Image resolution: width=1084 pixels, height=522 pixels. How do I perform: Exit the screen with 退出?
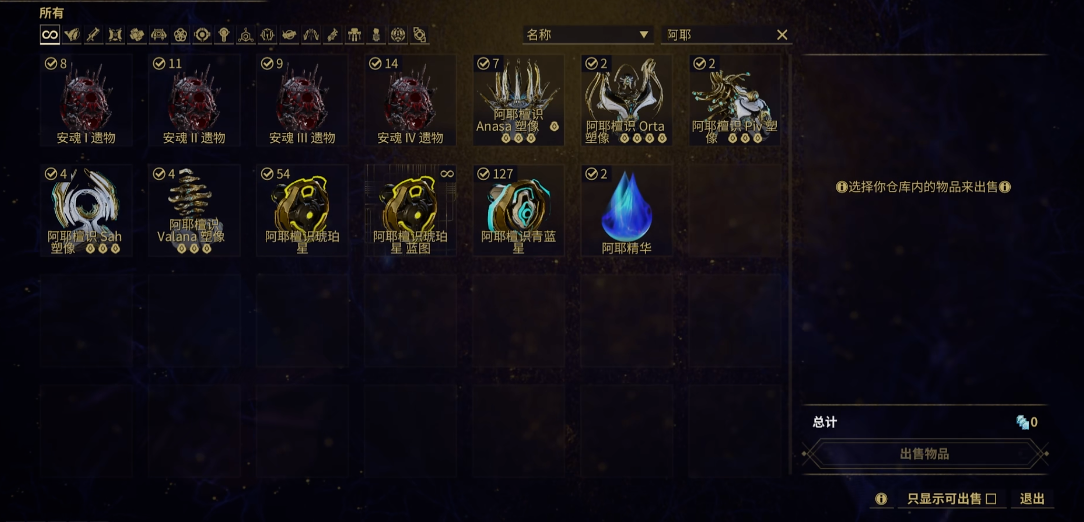(1032, 499)
